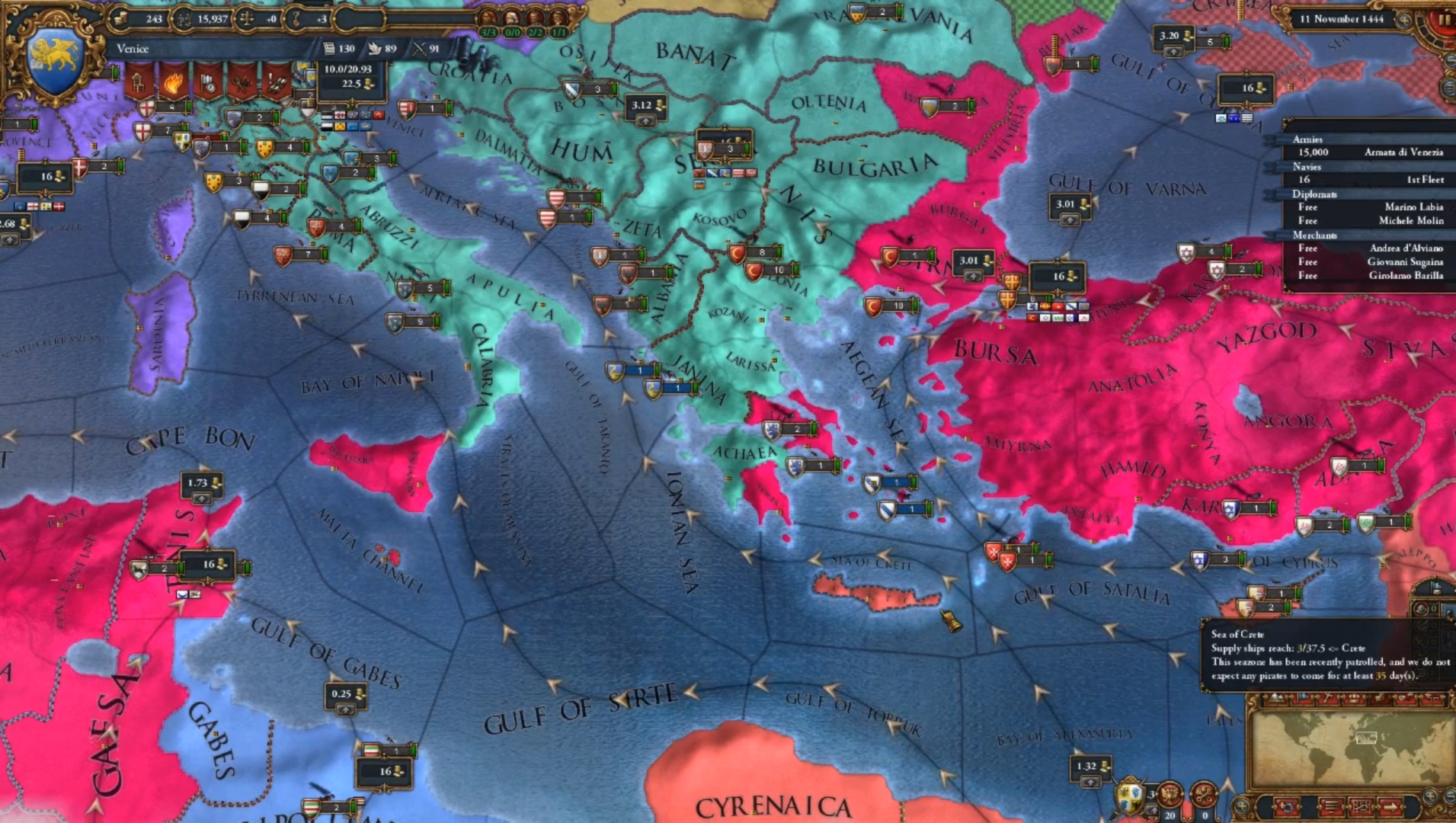Select merchant Giovanni Sugaina

click(x=1404, y=262)
